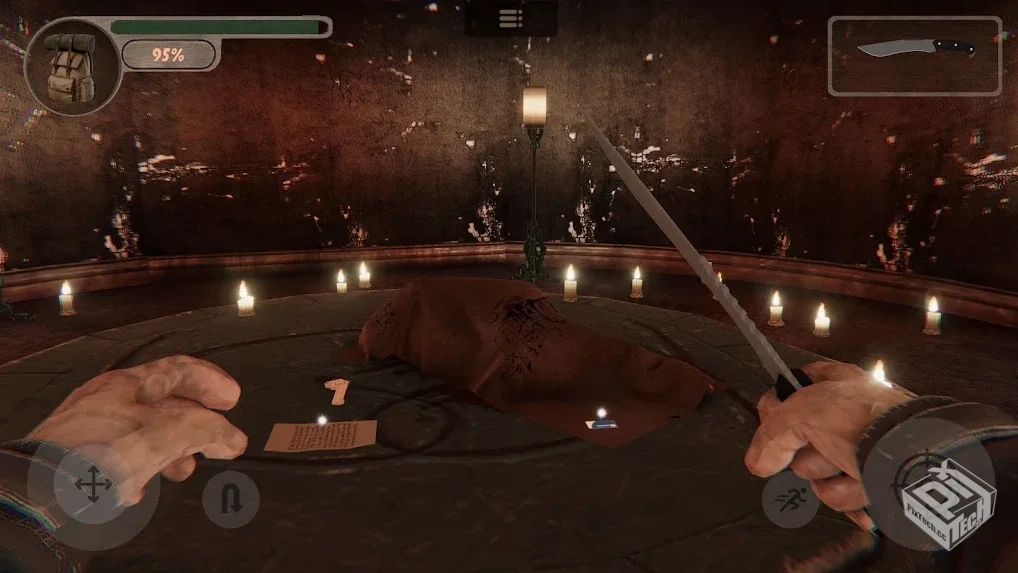This screenshot has height=573, width=1018.
Task: Select the equipped machete weapon slot
Action: point(914,55)
